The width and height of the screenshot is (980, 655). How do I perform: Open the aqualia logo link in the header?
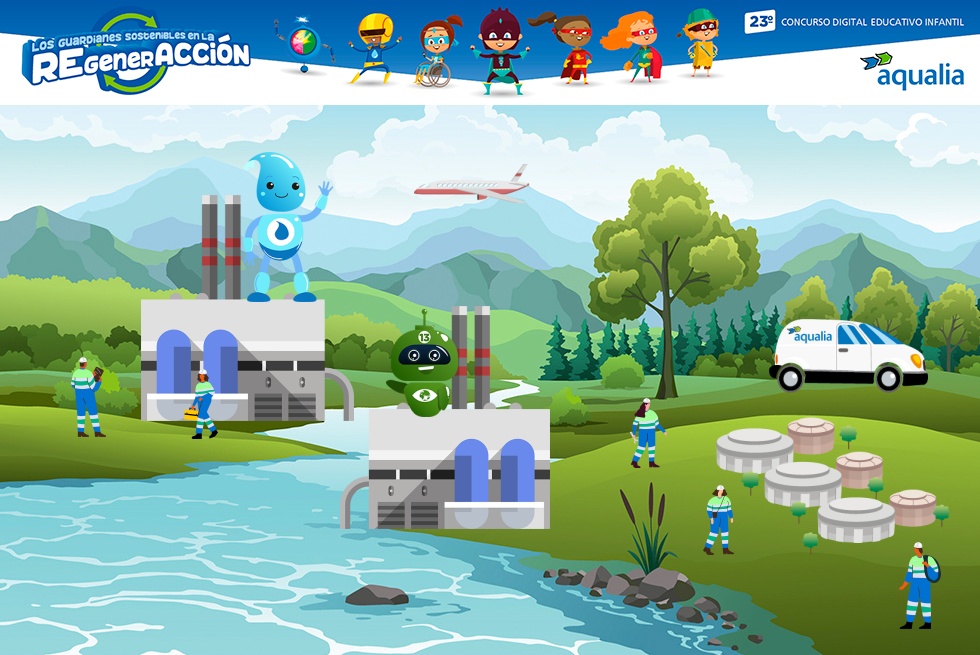pyautogui.click(x=911, y=70)
